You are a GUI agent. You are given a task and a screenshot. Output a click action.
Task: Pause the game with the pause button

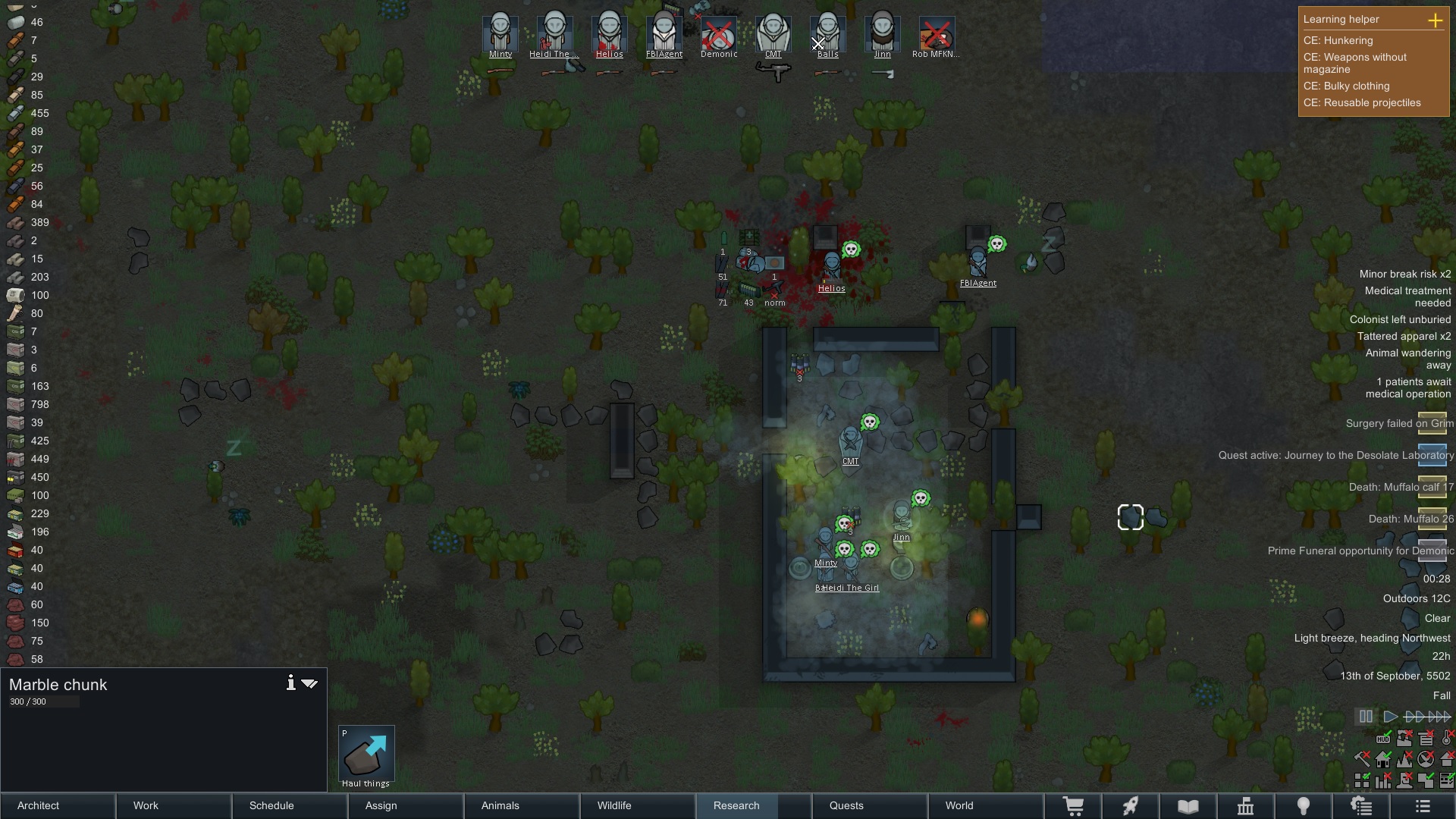point(1366,717)
